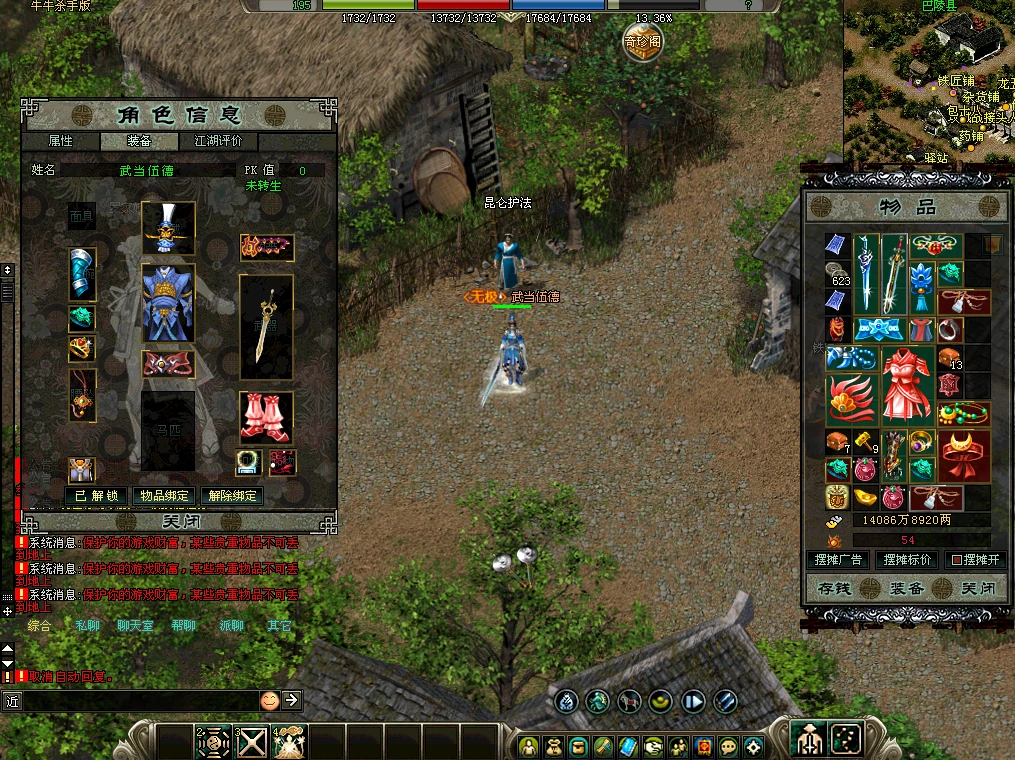Open the 江湖评价 reputation tab
Viewport: 1015px width, 760px height.
(x=218, y=141)
